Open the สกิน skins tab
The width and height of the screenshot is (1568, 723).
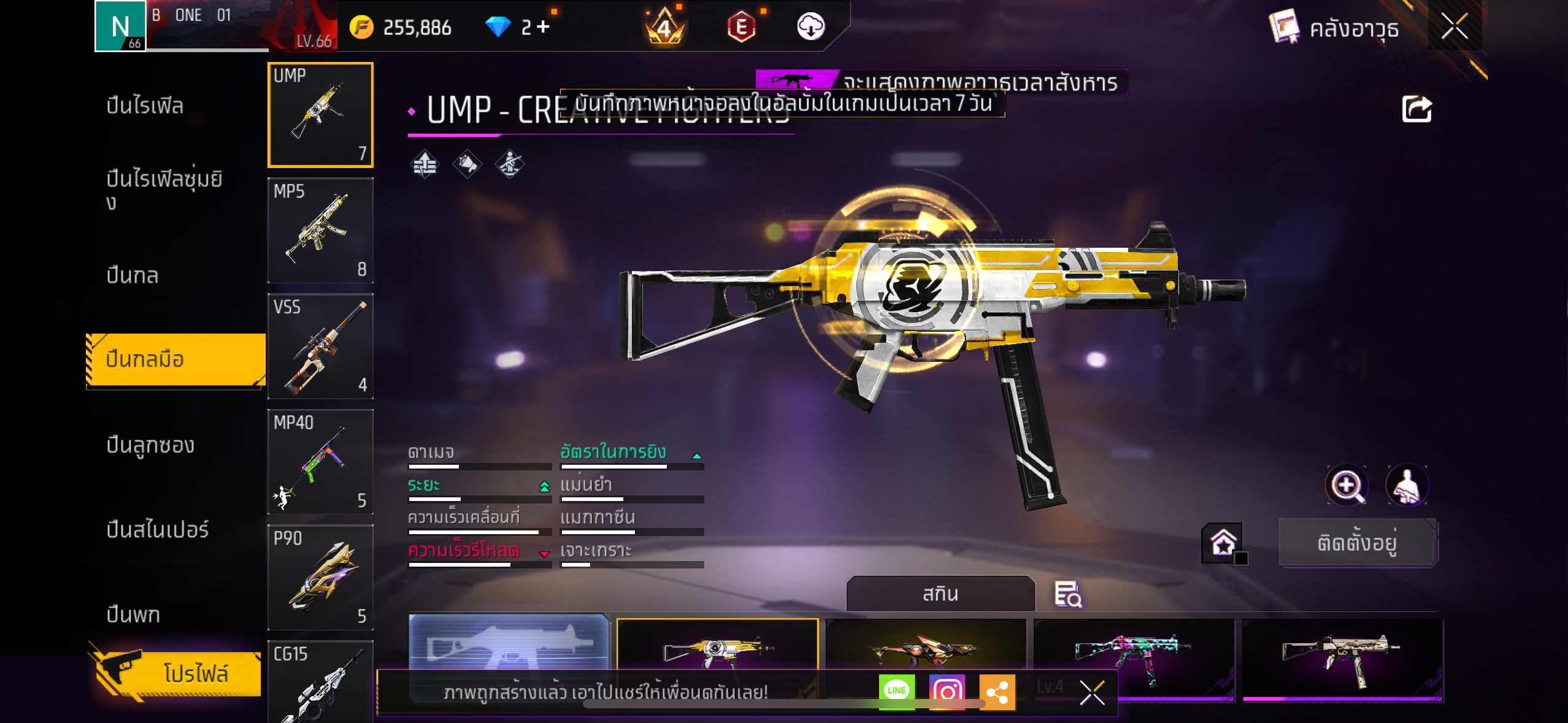(x=940, y=594)
